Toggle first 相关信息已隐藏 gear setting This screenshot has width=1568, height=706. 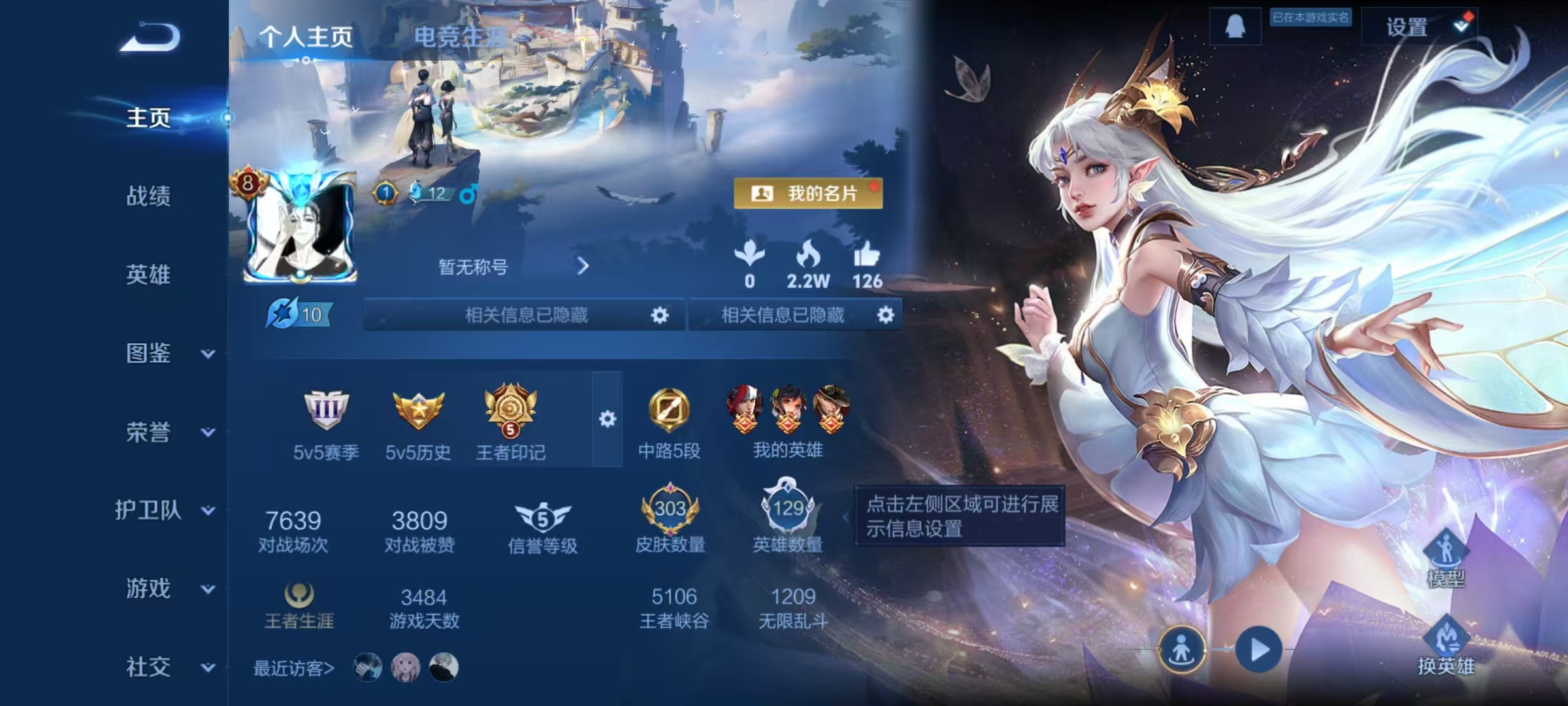pos(660,316)
